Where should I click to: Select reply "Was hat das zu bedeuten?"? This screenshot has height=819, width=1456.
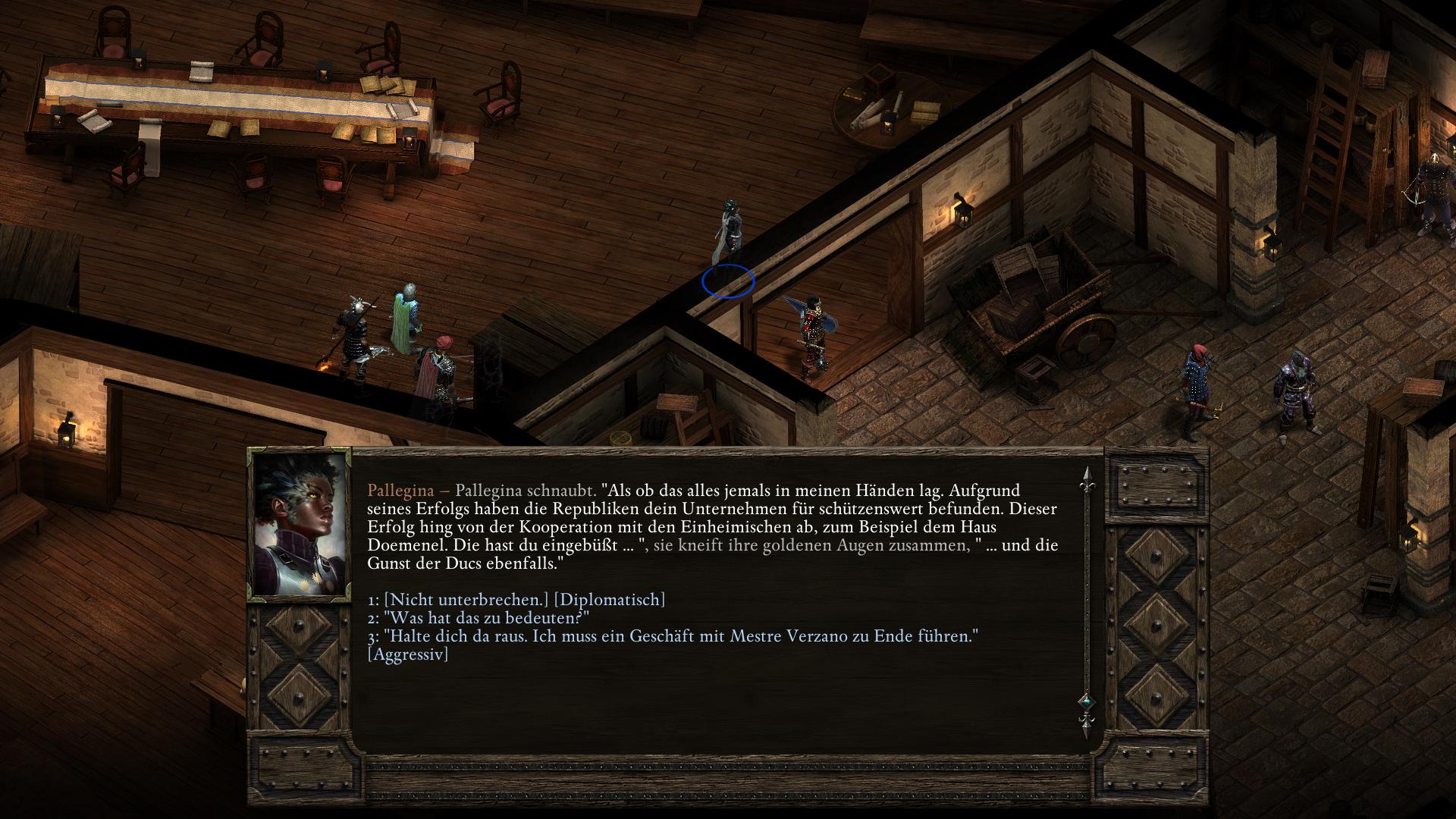[x=485, y=618]
